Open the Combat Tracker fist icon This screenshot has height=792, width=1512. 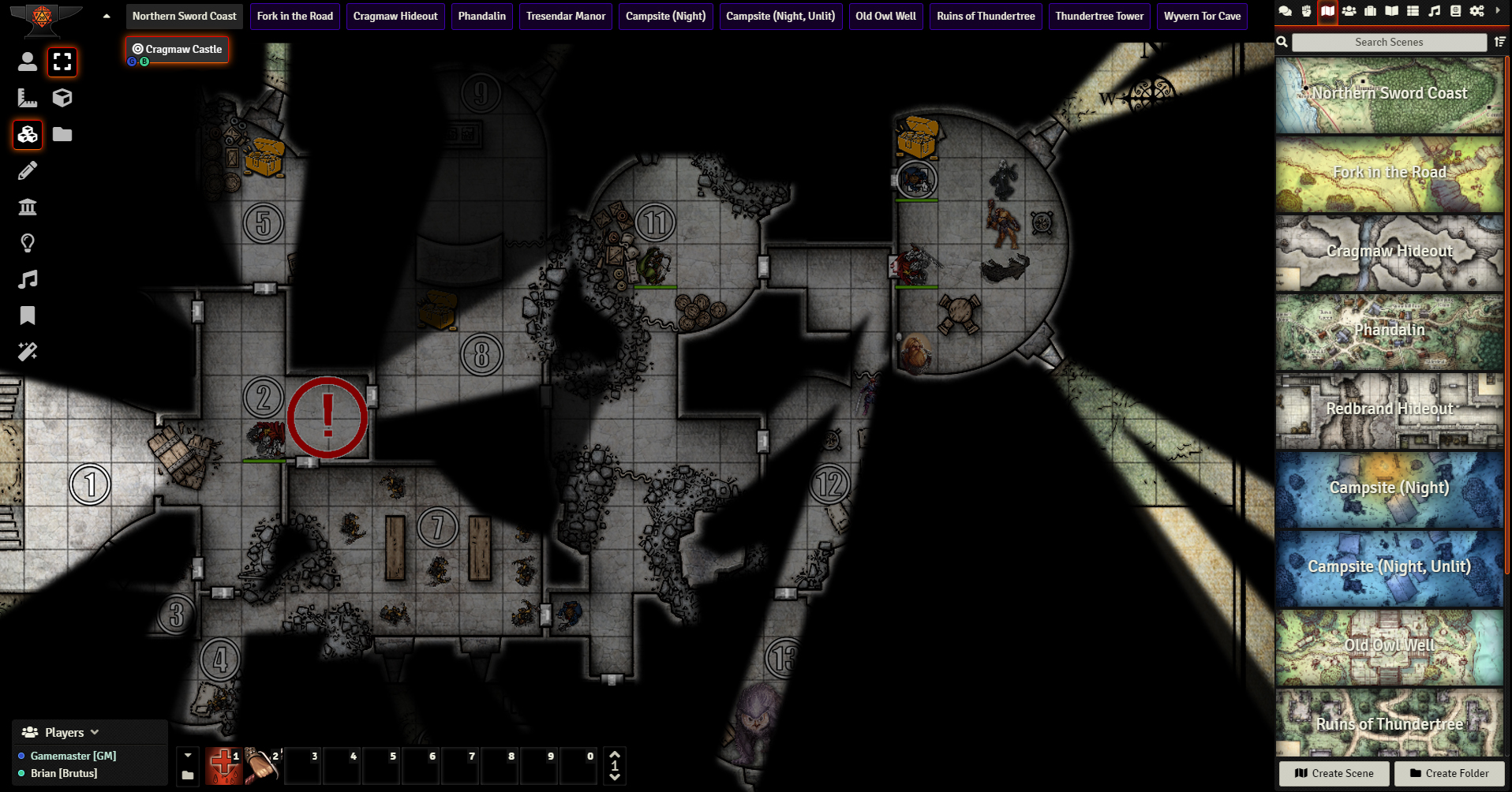click(x=1307, y=11)
